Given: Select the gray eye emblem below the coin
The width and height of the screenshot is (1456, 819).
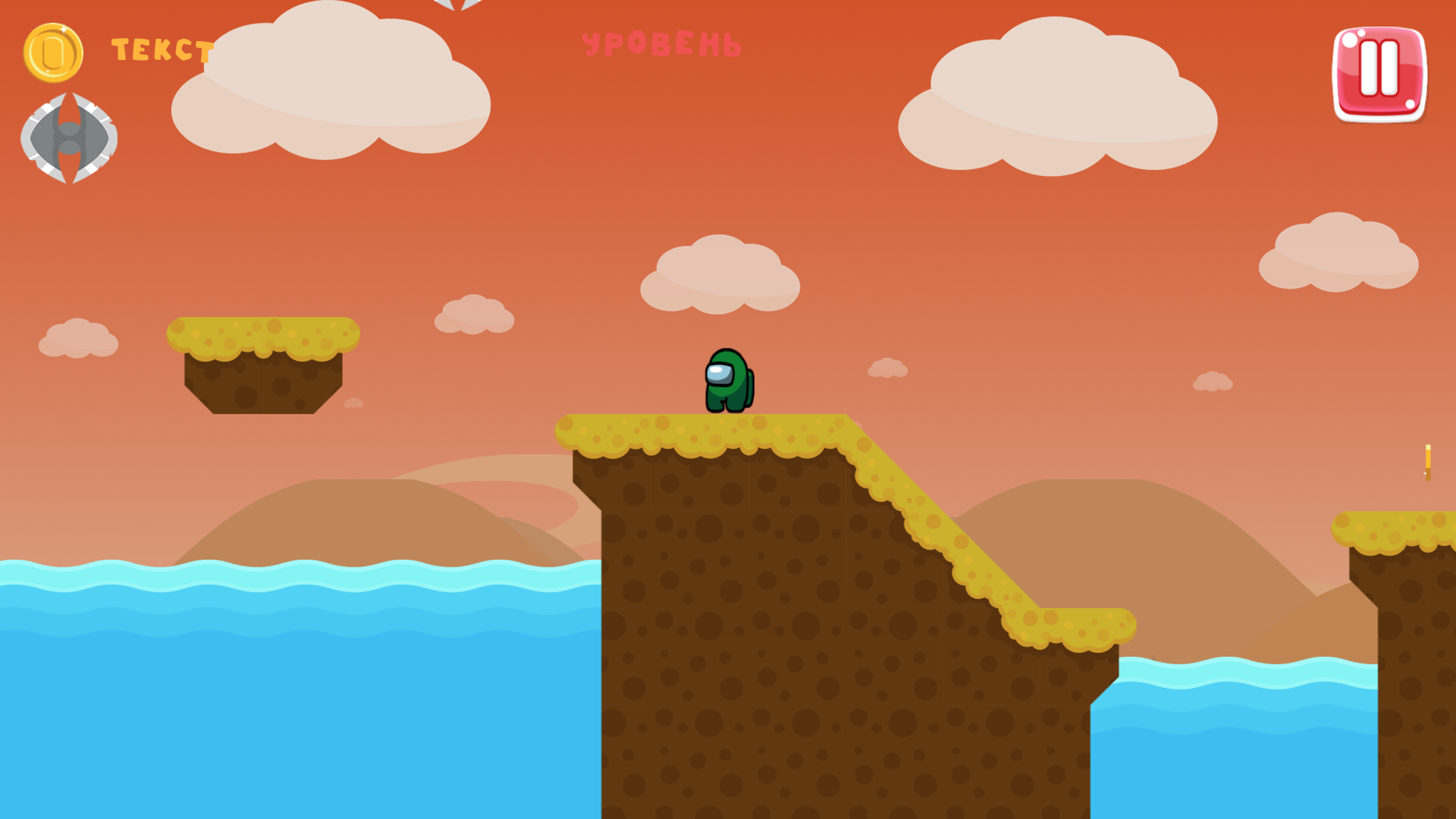Looking at the screenshot, I should pyautogui.click(x=72, y=139).
